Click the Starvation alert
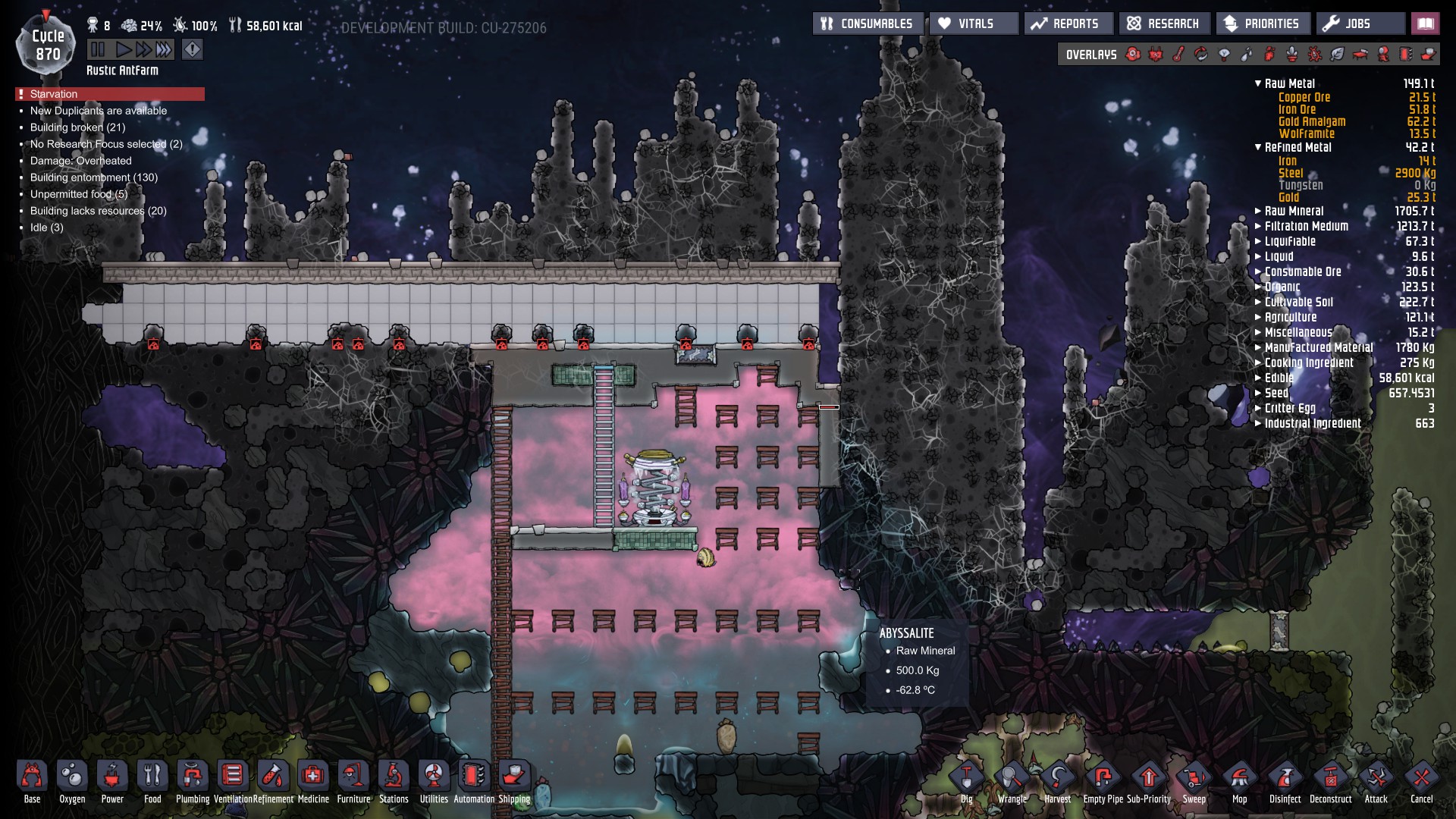Viewport: 1456px width, 819px height. coord(110,94)
